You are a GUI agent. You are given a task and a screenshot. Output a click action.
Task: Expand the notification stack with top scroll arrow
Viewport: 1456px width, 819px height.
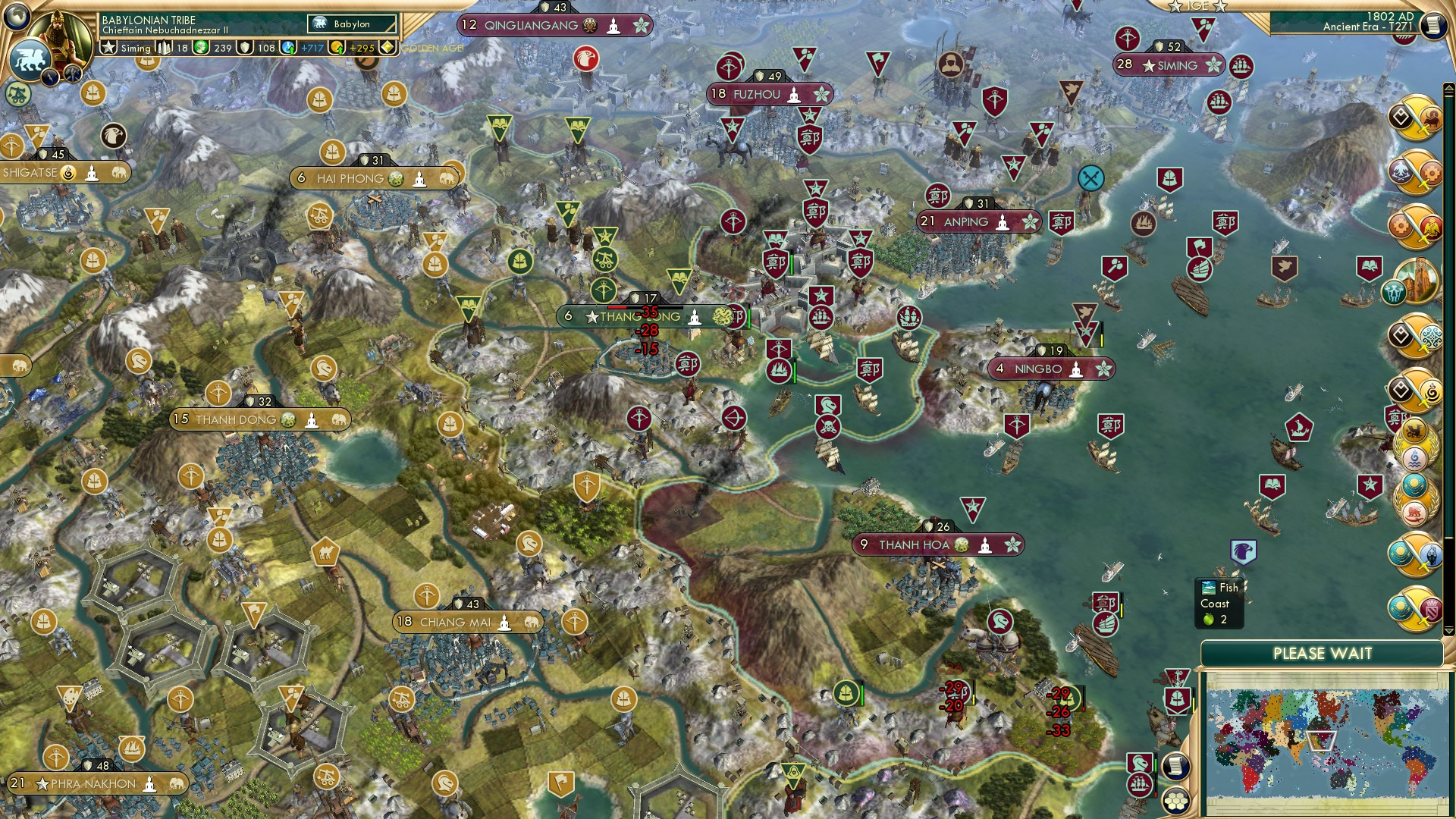pos(1451,86)
